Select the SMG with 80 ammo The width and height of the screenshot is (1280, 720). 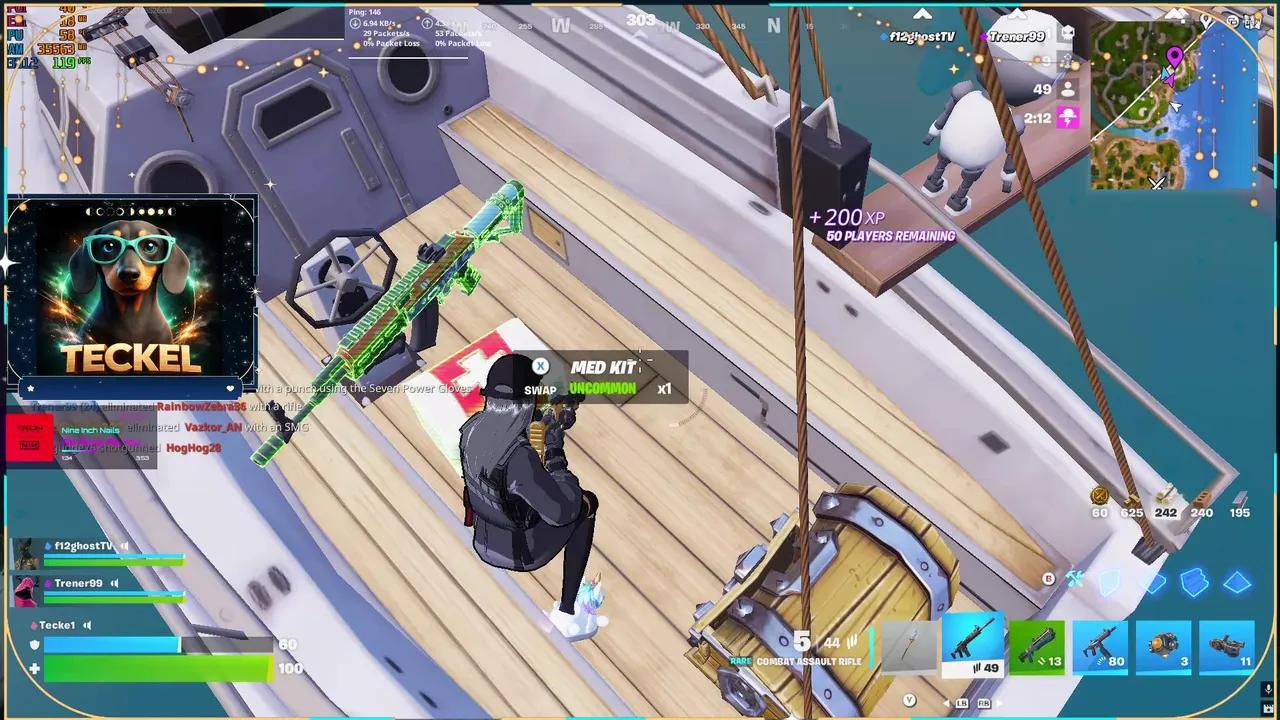(x=1101, y=648)
